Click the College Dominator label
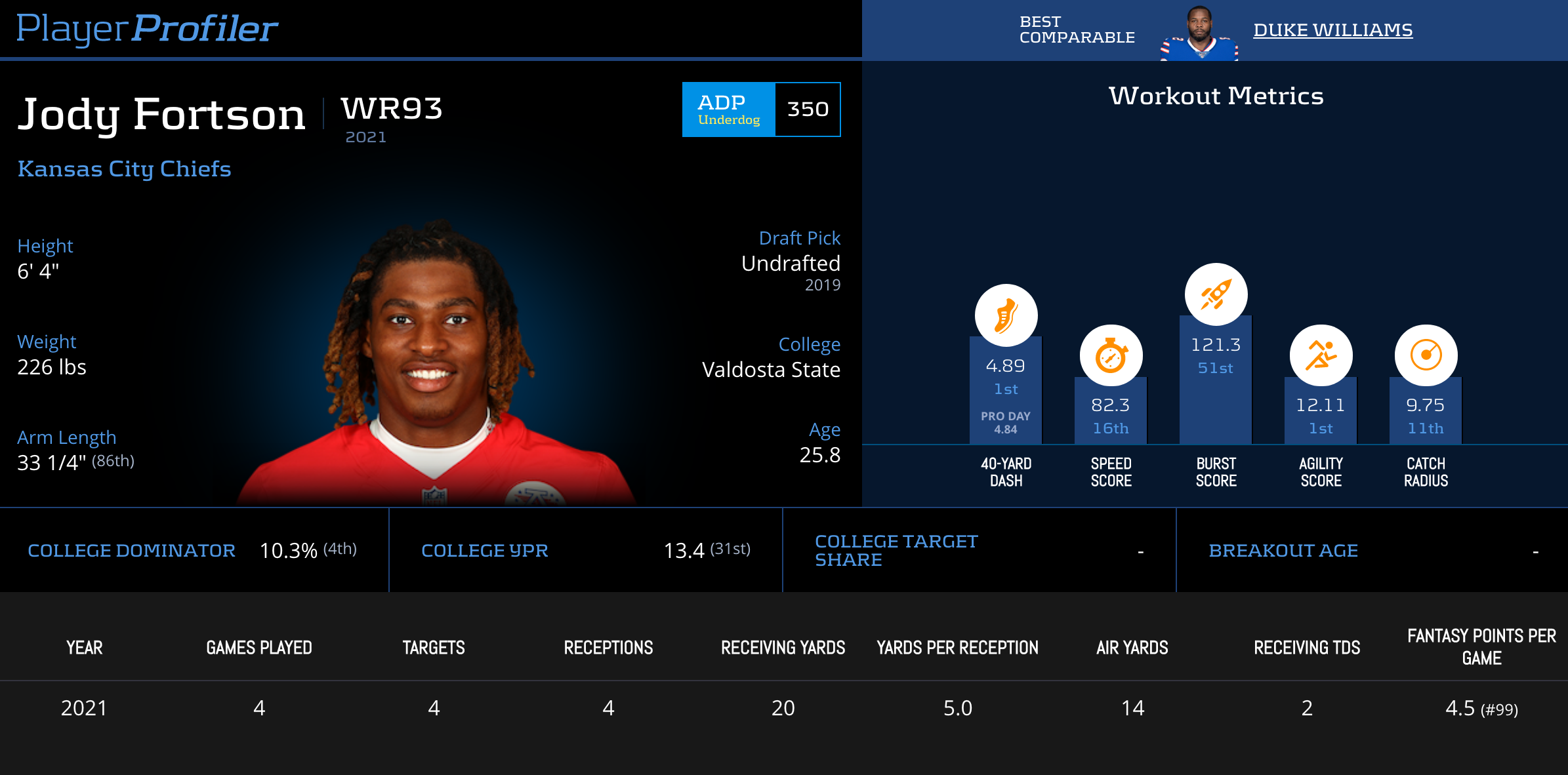 [x=131, y=551]
